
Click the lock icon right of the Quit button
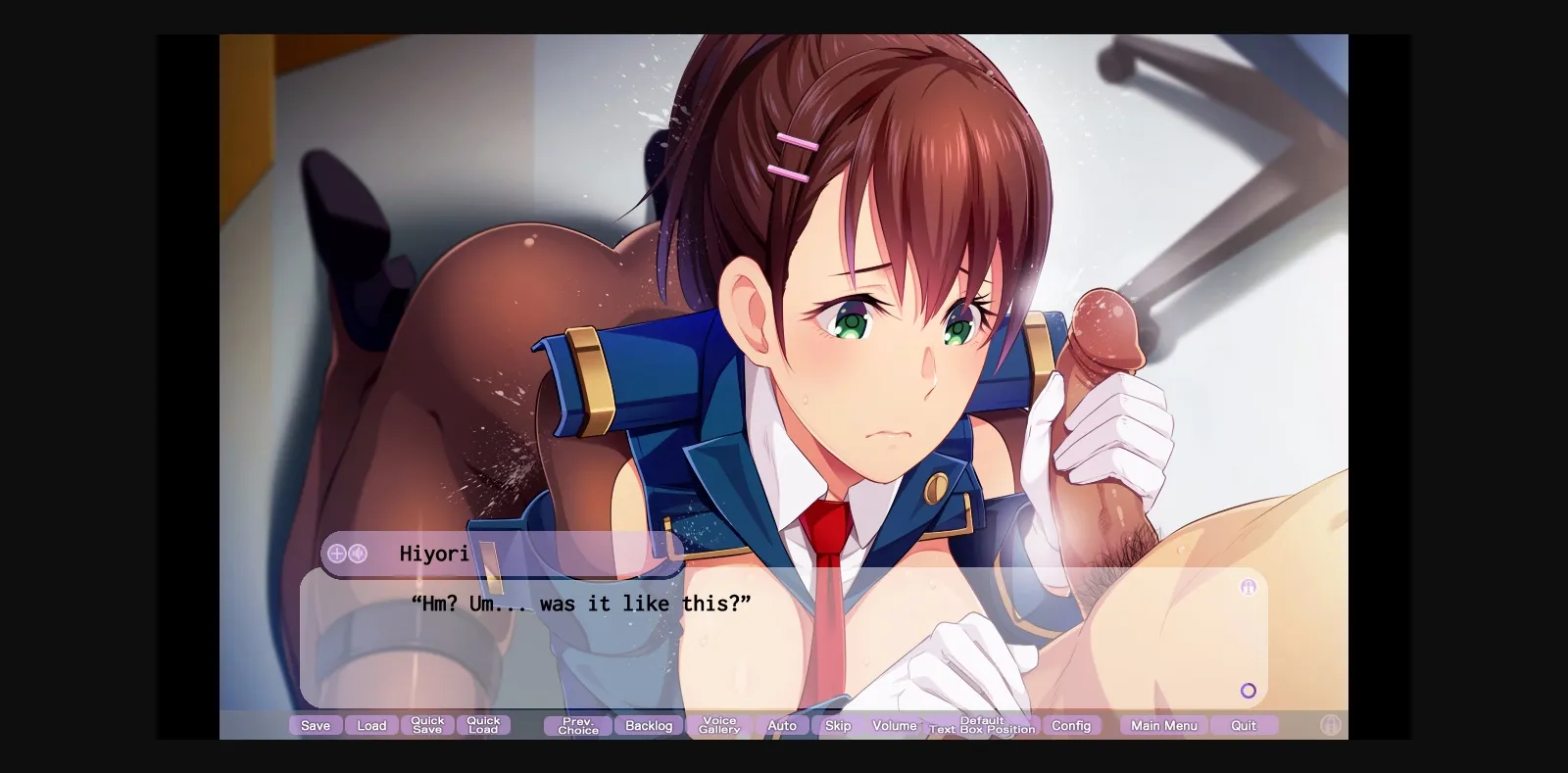click(1330, 726)
